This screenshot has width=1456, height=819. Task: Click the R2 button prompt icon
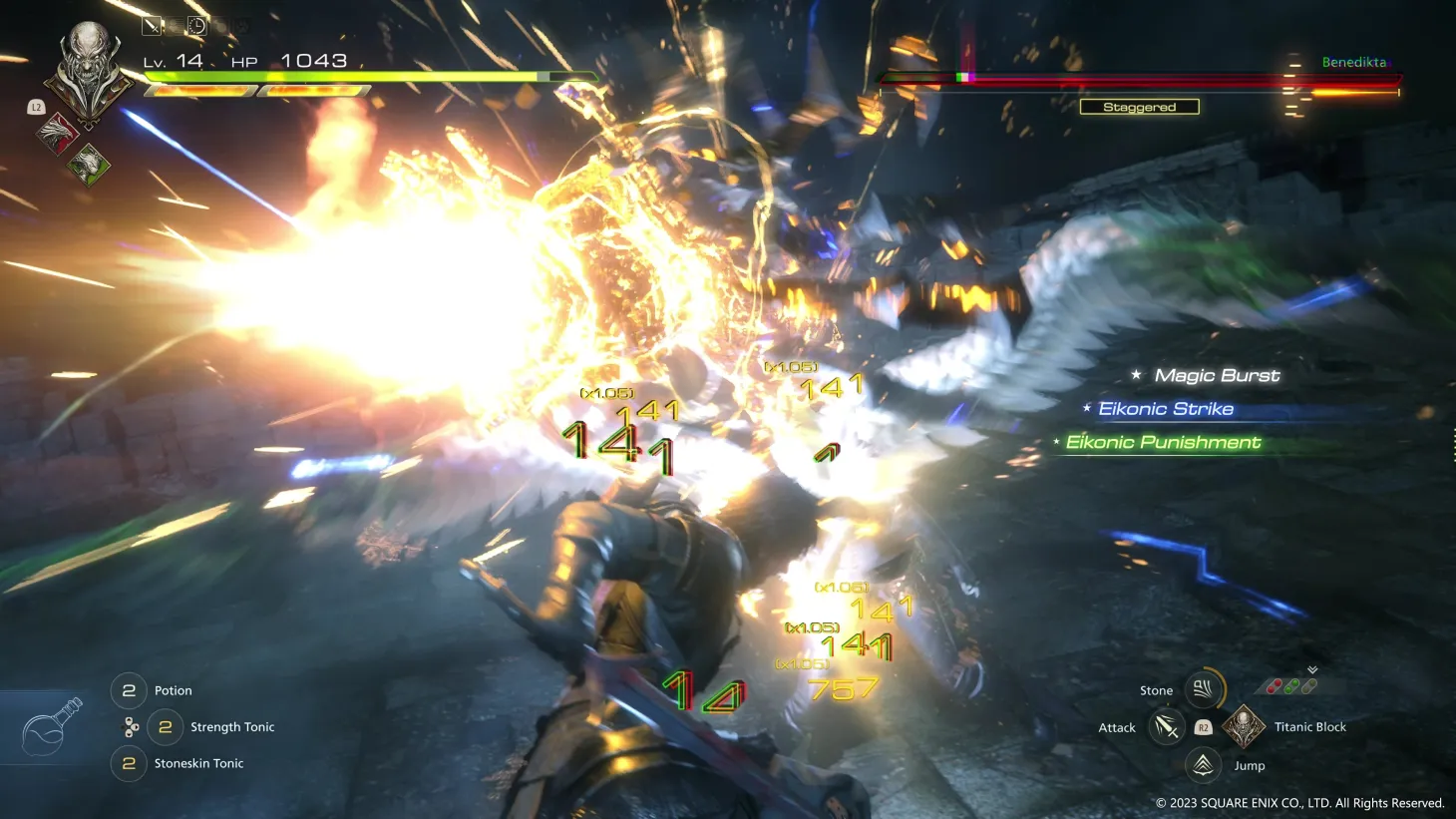[x=1204, y=728]
